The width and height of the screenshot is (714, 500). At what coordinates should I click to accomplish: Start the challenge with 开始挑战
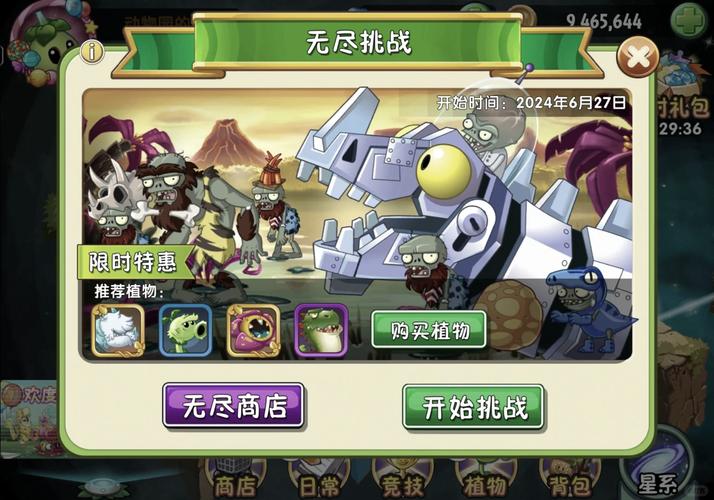point(473,406)
